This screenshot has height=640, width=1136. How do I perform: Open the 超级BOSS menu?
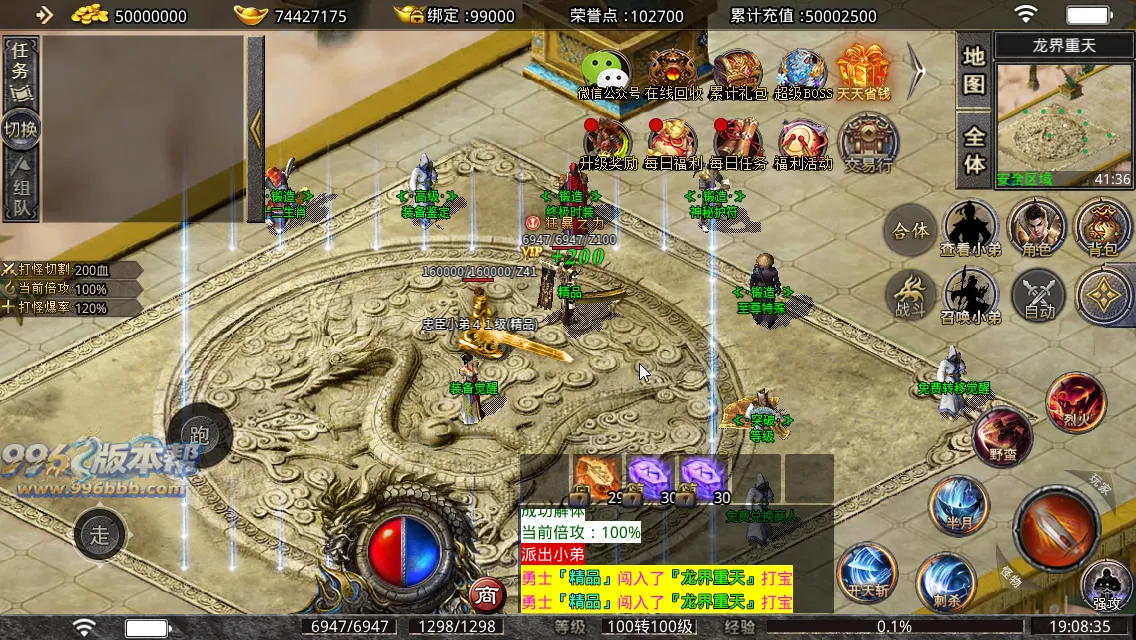[803, 73]
